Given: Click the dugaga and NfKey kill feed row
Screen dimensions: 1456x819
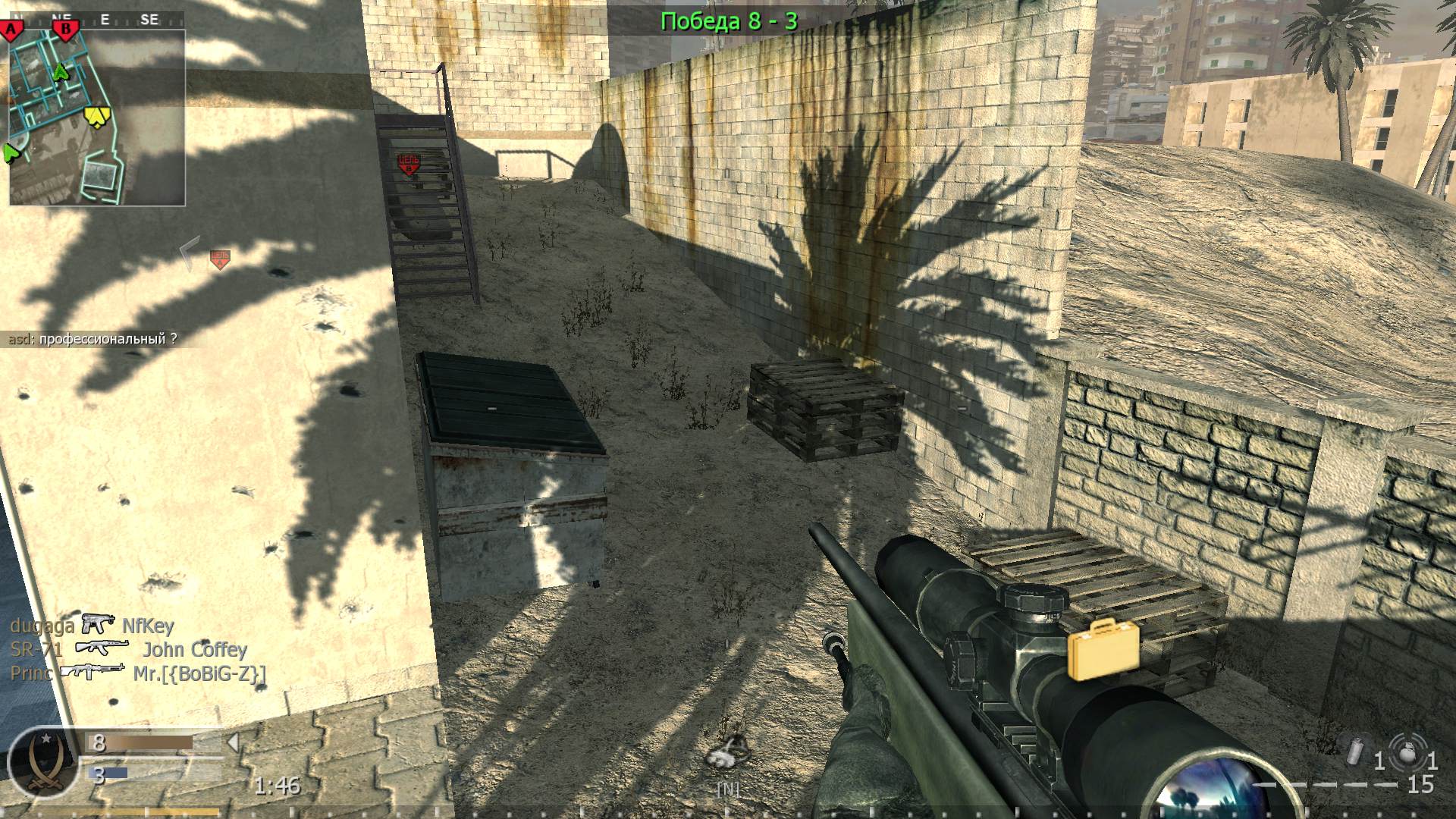Looking at the screenshot, I should tap(93, 626).
